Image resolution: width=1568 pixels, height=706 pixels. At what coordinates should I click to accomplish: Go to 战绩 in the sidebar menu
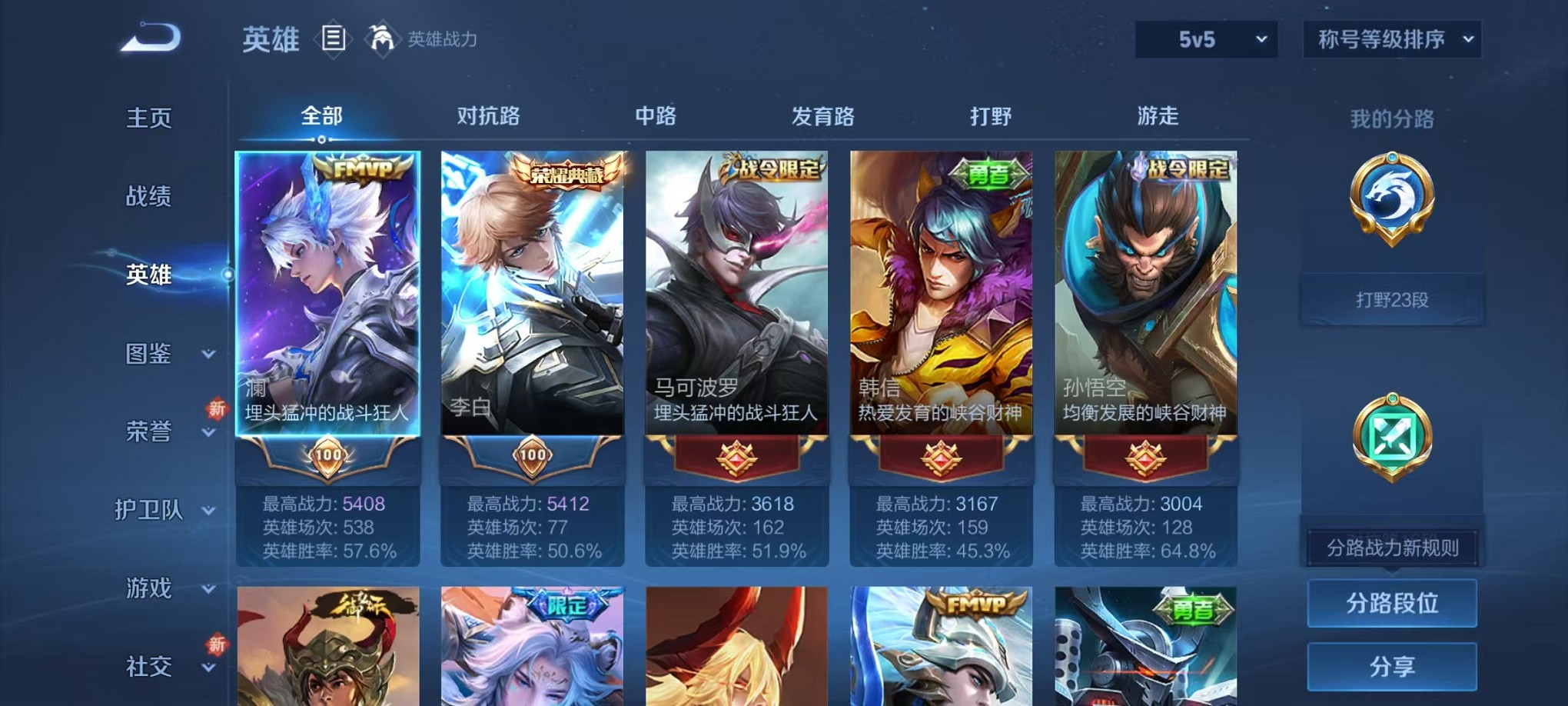pos(148,197)
